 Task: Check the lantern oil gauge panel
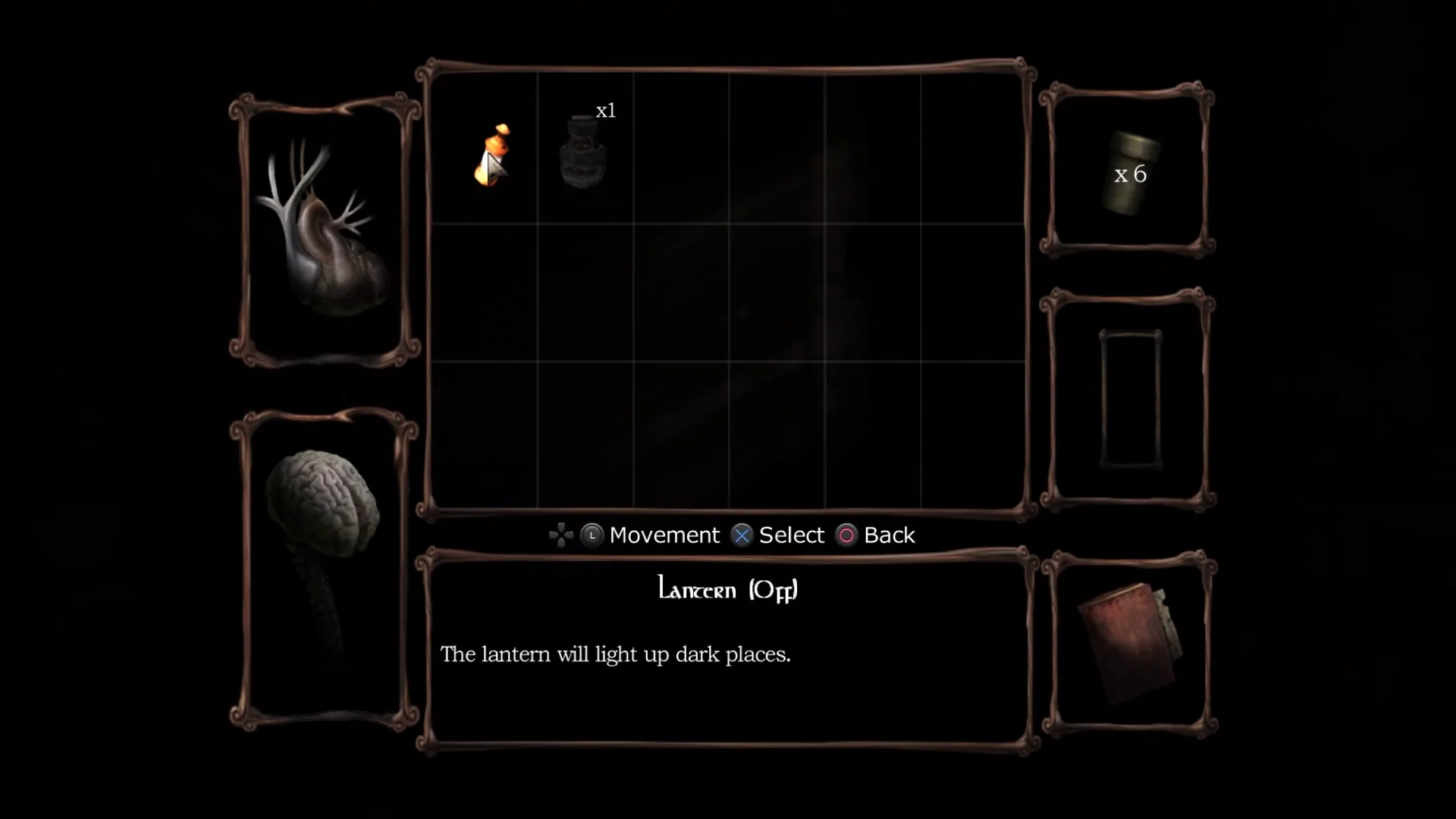click(x=1130, y=400)
